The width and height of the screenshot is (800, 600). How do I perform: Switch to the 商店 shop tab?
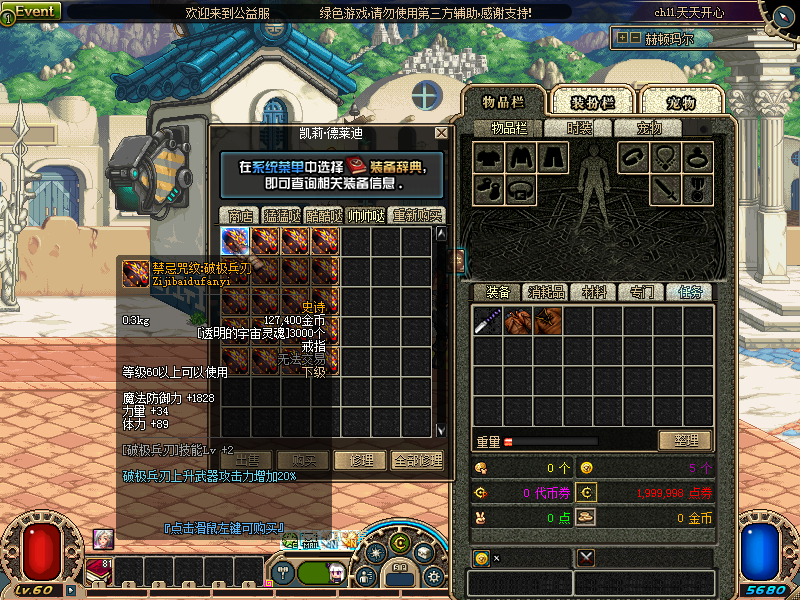point(240,215)
